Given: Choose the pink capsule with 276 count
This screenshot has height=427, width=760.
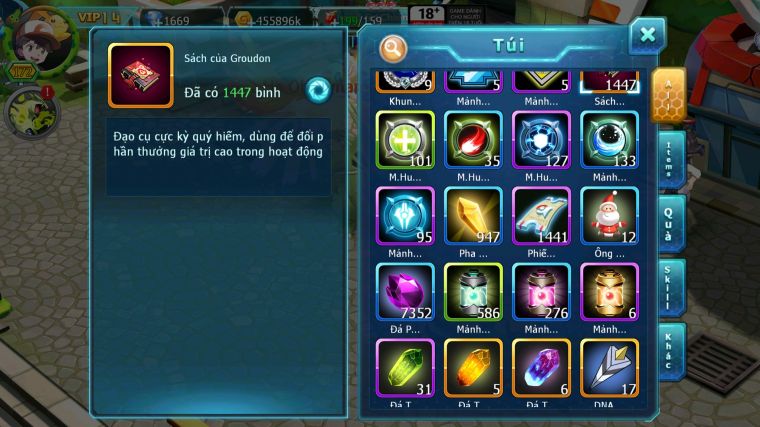Looking at the screenshot, I should click(x=541, y=292).
